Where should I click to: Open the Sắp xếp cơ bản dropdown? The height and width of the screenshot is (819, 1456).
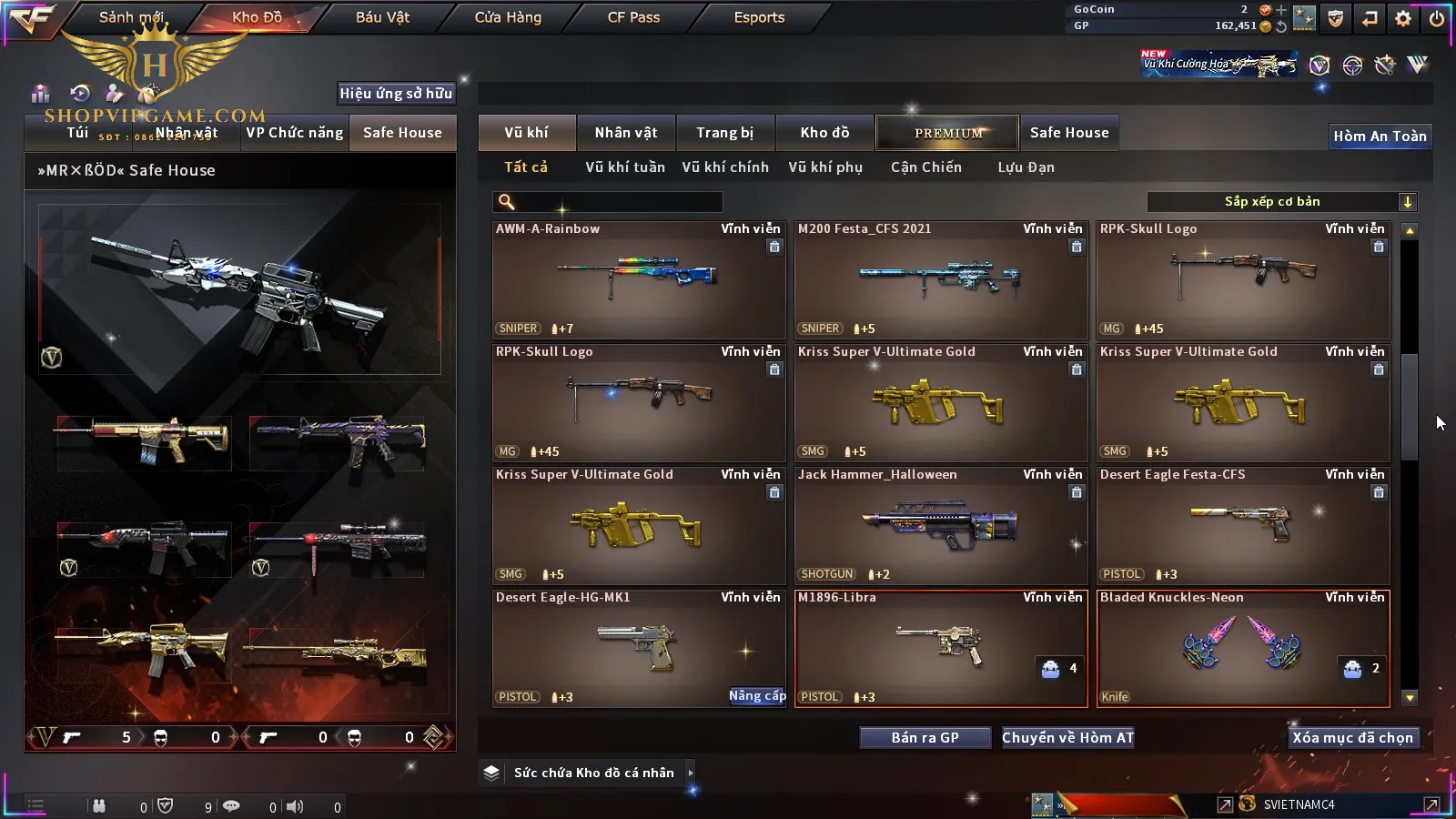click(x=1281, y=202)
